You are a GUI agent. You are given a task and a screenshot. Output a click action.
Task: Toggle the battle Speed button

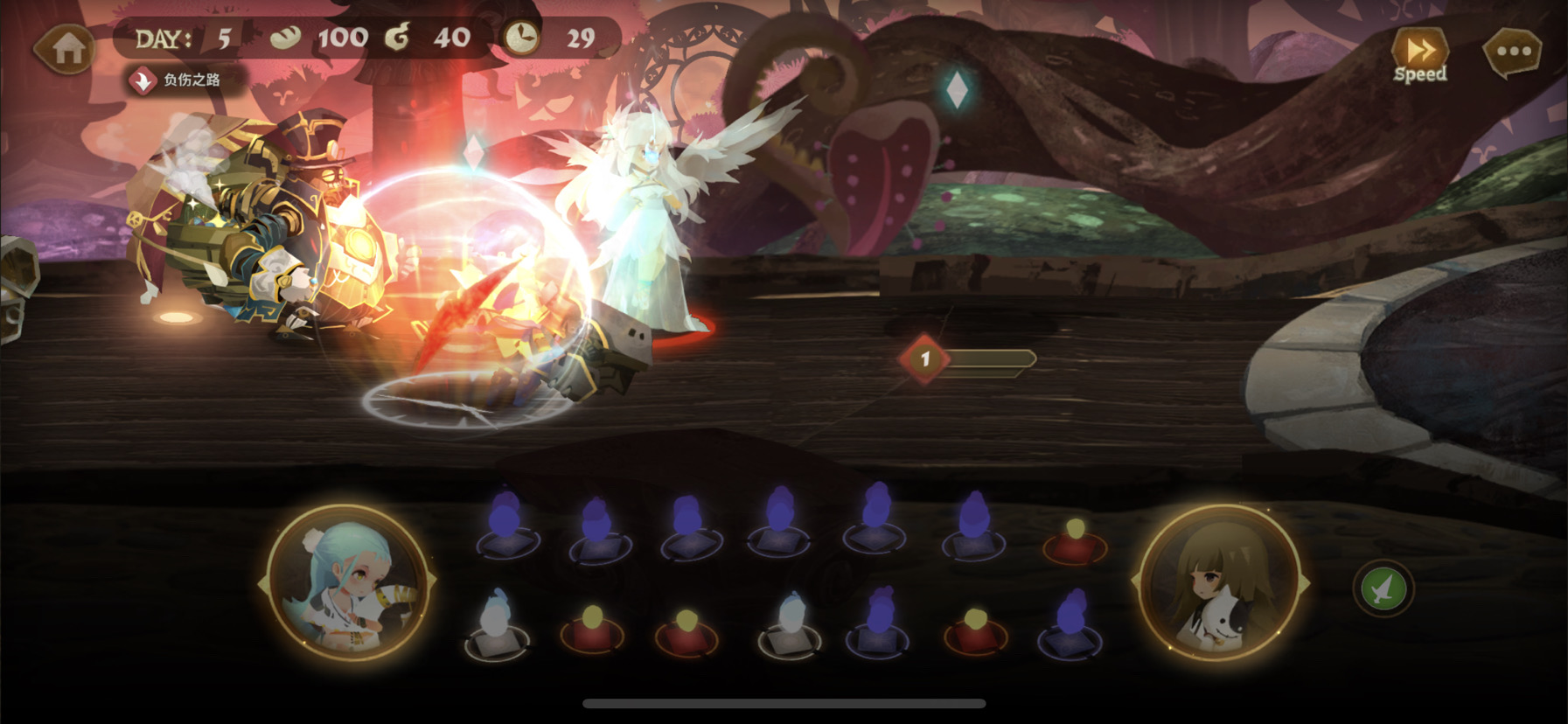1419,55
